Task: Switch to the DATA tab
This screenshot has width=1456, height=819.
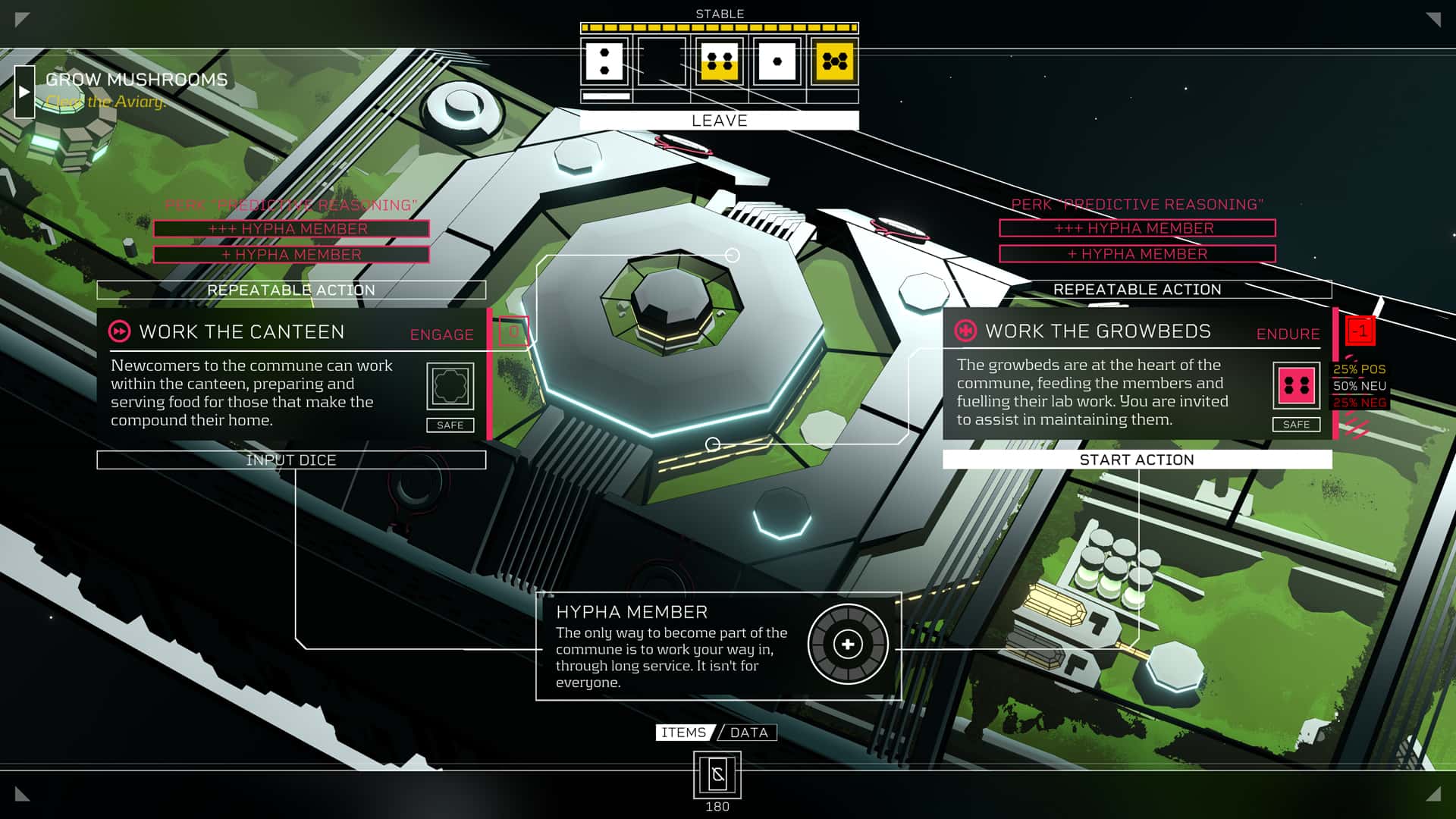Action: 749,733
